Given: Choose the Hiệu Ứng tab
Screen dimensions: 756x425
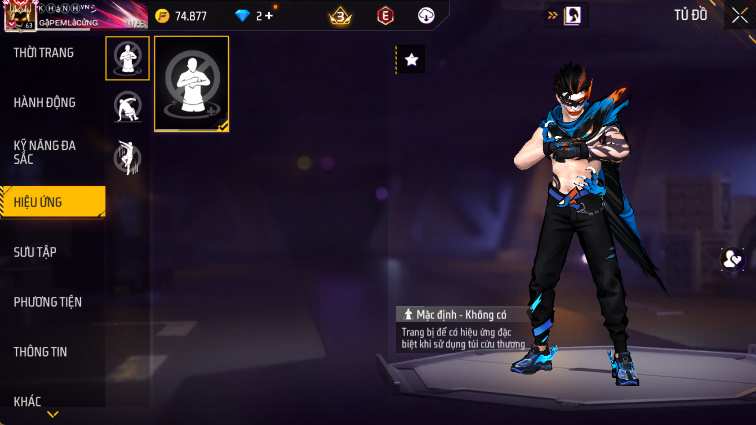Looking at the screenshot, I should click(52, 202).
